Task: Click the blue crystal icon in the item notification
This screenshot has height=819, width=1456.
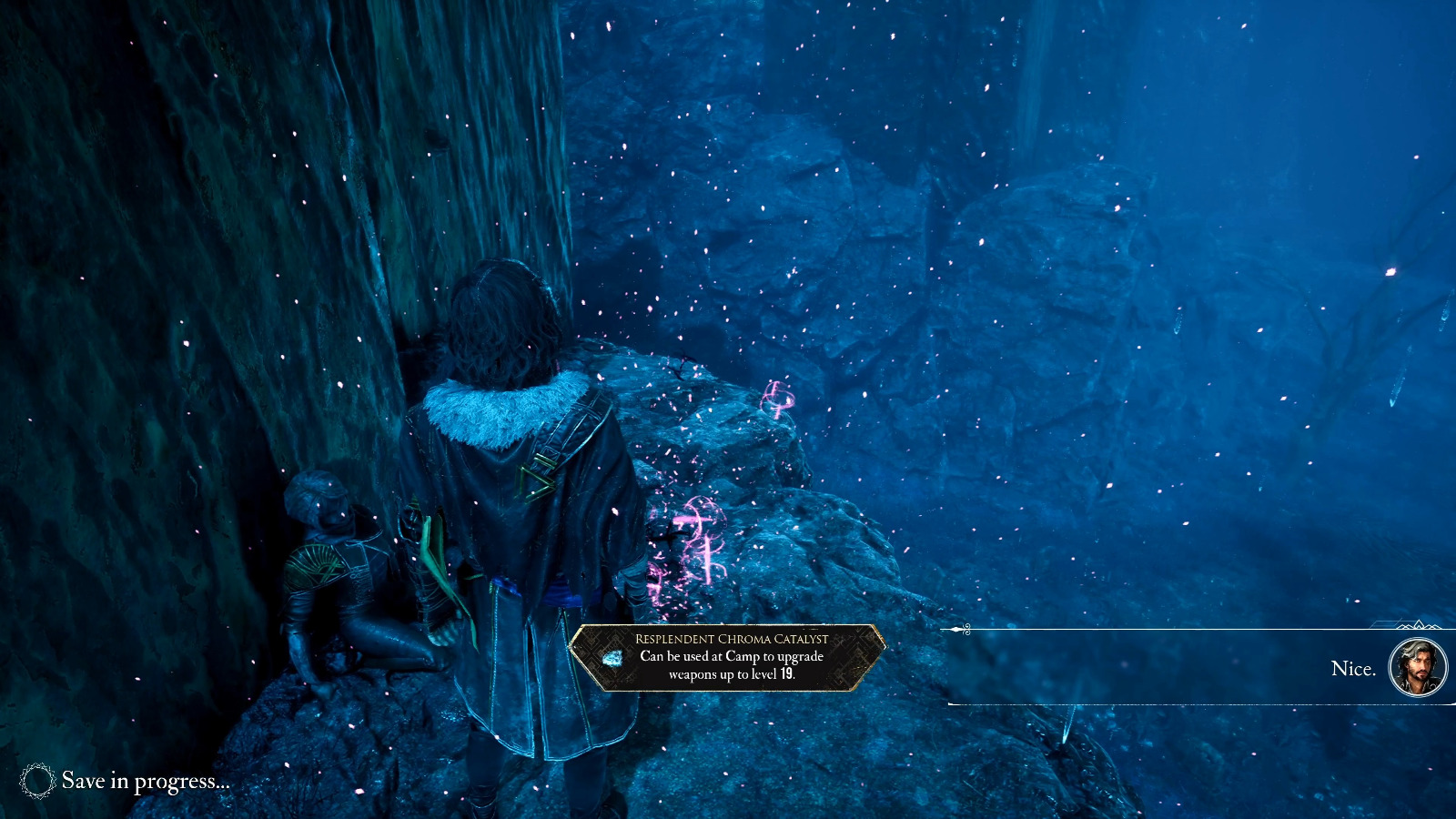Action: coord(612,657)
